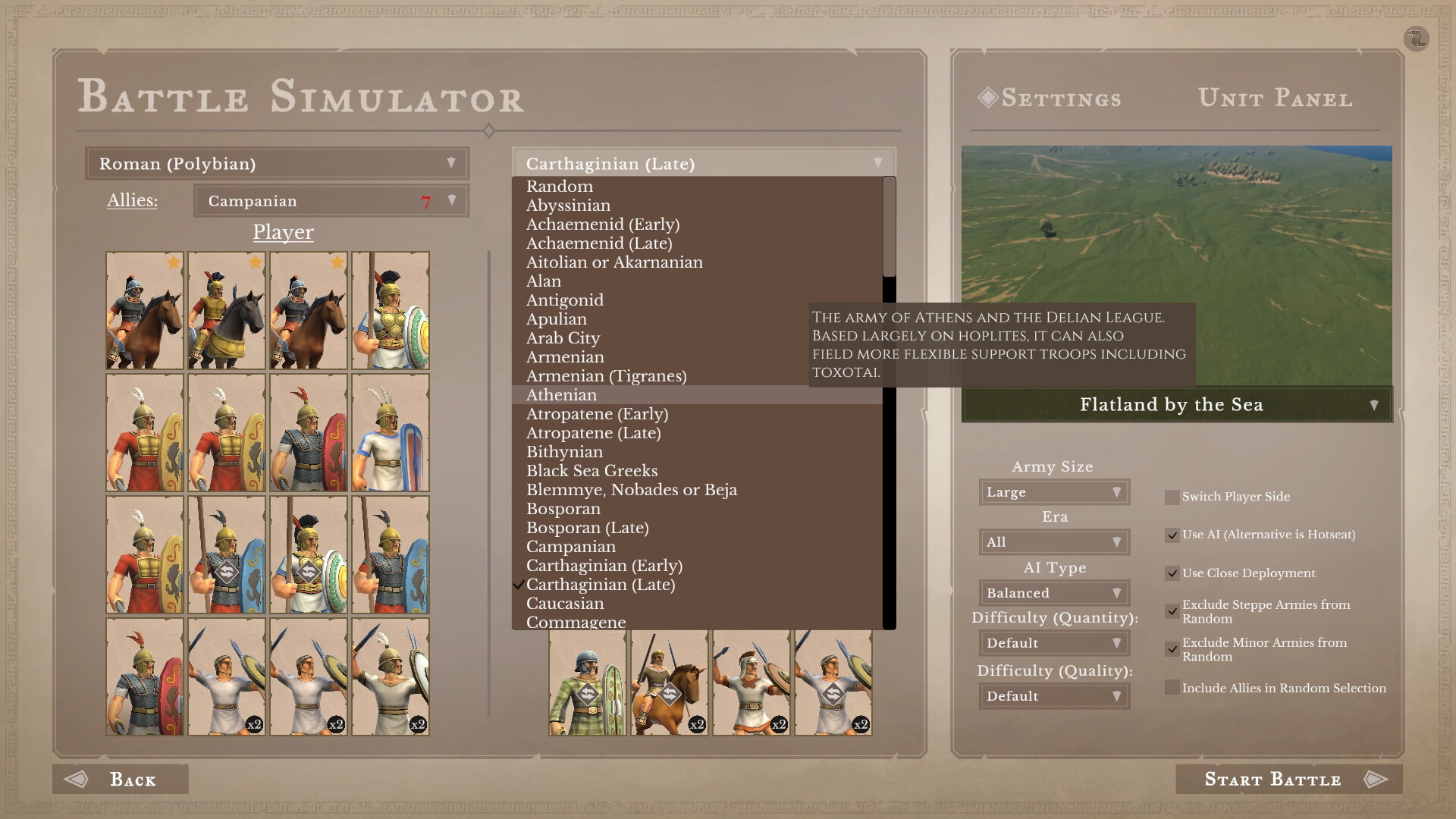The height and width of the screenshot is (819, 1456).
Task: Expand the Difficulty (Quantity) dropdown
Action: pos(1053,642)
